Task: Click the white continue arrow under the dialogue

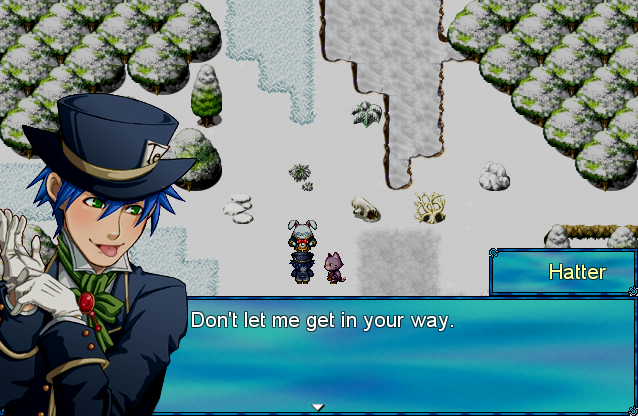Action: (318, 407)
